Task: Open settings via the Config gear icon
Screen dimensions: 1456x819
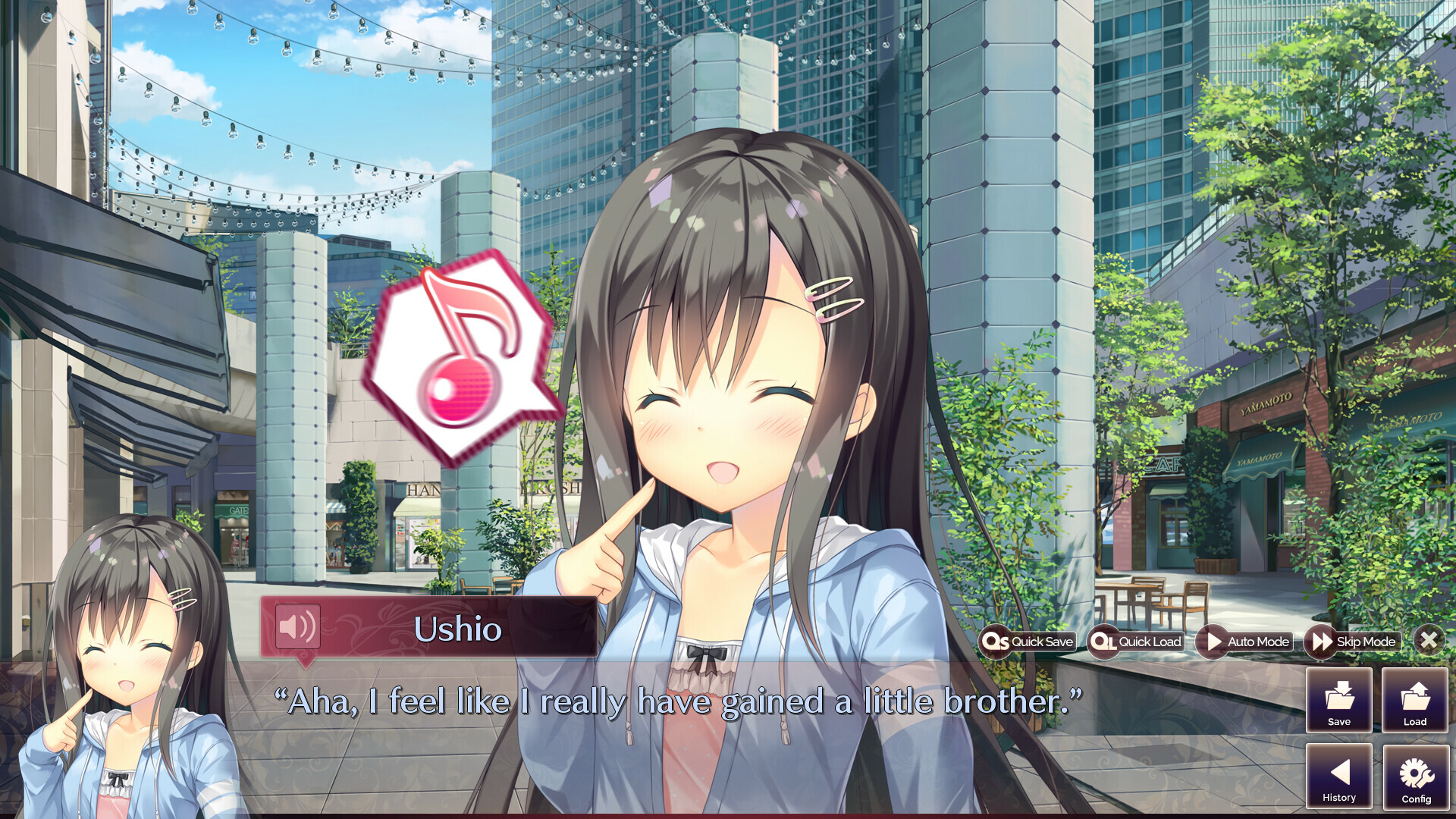Action: click(x=1414, y=775)
